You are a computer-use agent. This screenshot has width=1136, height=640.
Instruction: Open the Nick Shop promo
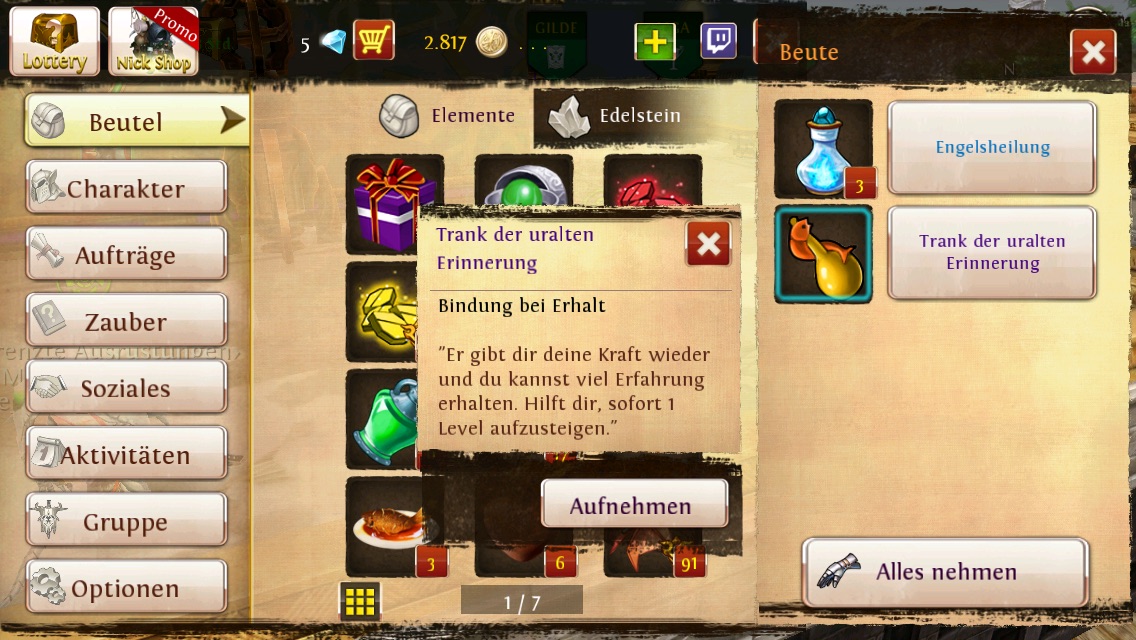(x=153, y=41)
